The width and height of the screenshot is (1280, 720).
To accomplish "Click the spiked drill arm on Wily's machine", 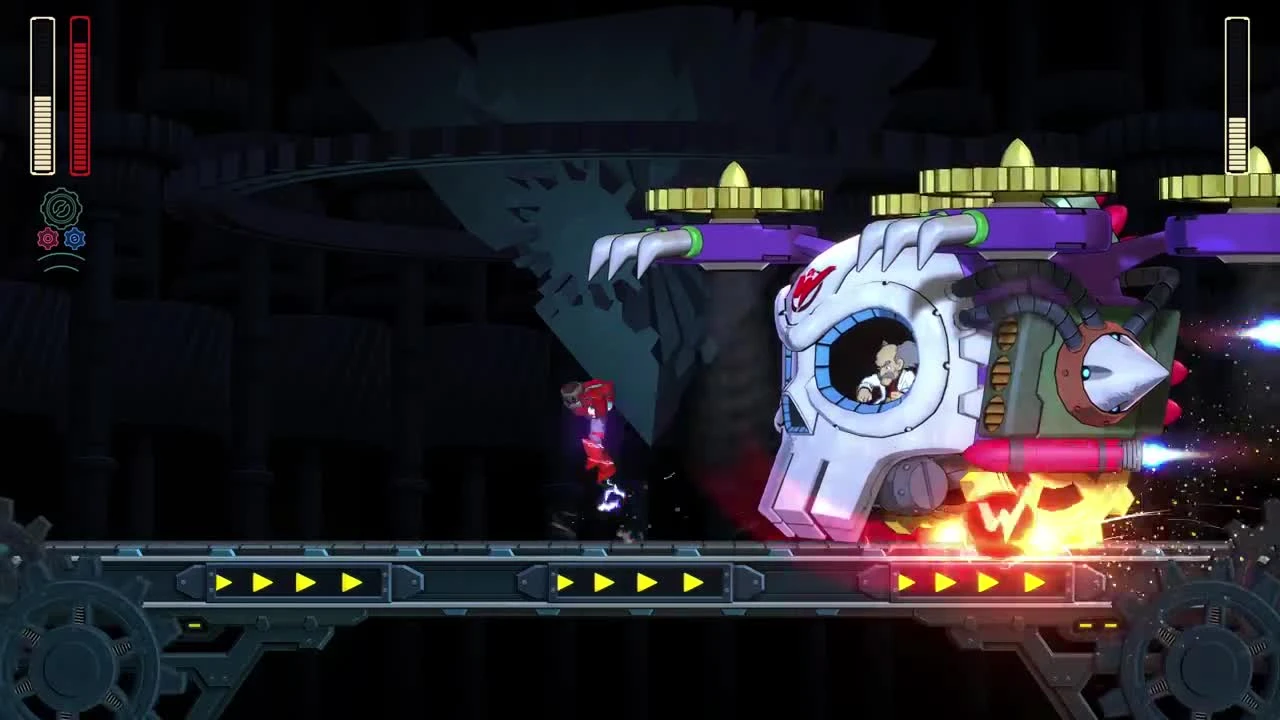I will point(1120,370).
